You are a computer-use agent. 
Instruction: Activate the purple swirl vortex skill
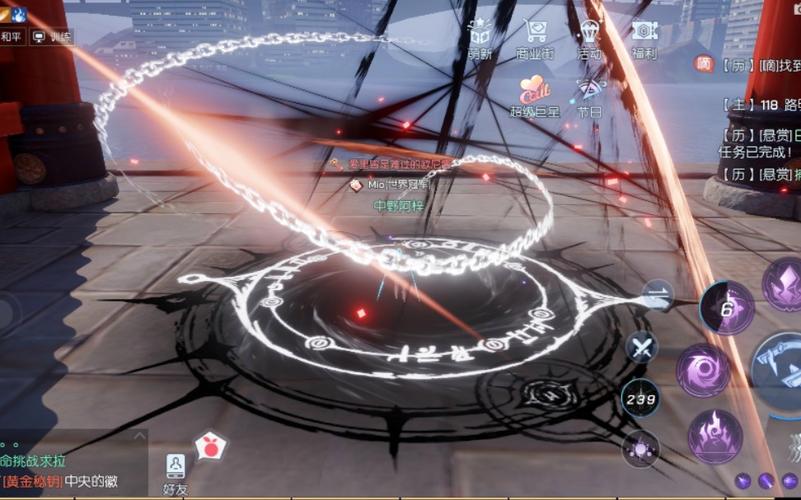pos(702,370)
